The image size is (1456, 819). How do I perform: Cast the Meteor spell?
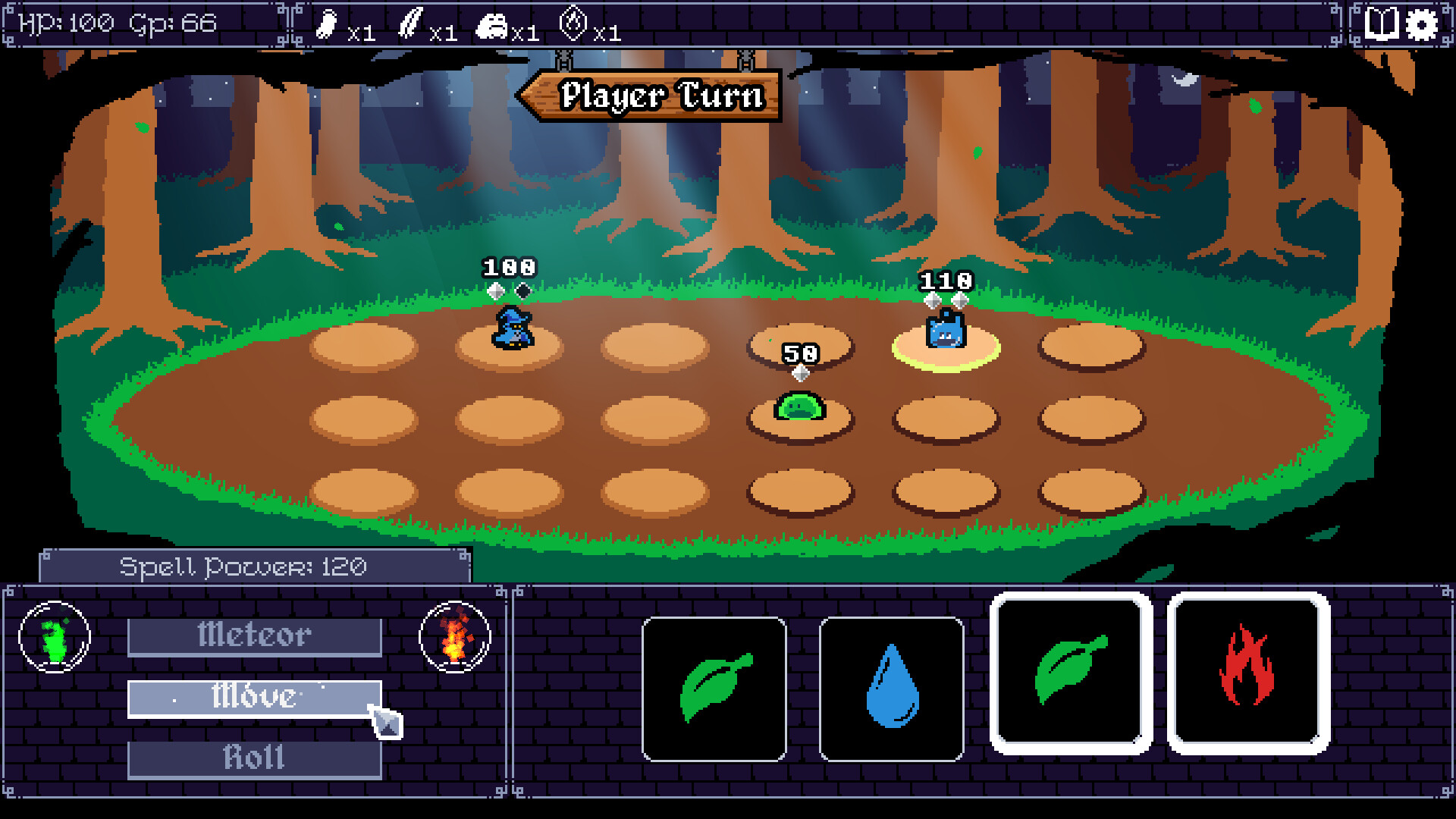(255, 635)
